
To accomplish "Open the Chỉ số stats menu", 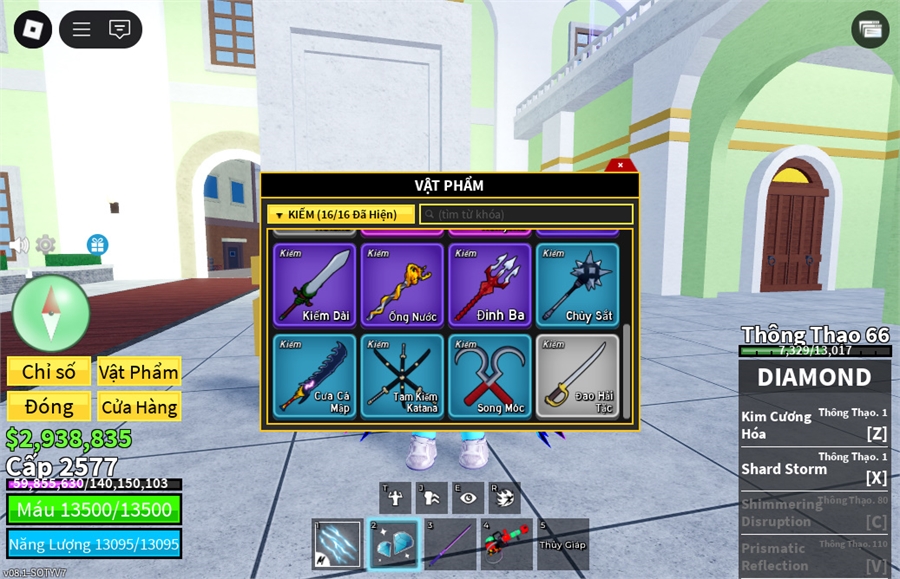I will (49, 372).
